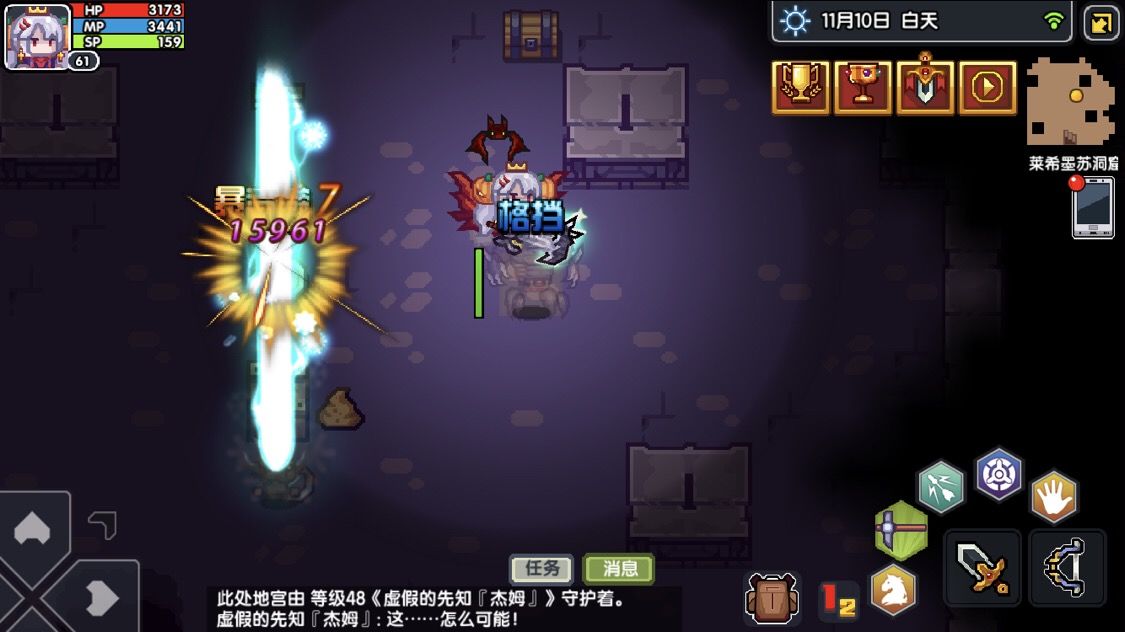Image resolution: width=1125 pixels, height=632 pixels.
Task: Toggle the 1/2 hotbar page switch
Action: click(838, 599)
